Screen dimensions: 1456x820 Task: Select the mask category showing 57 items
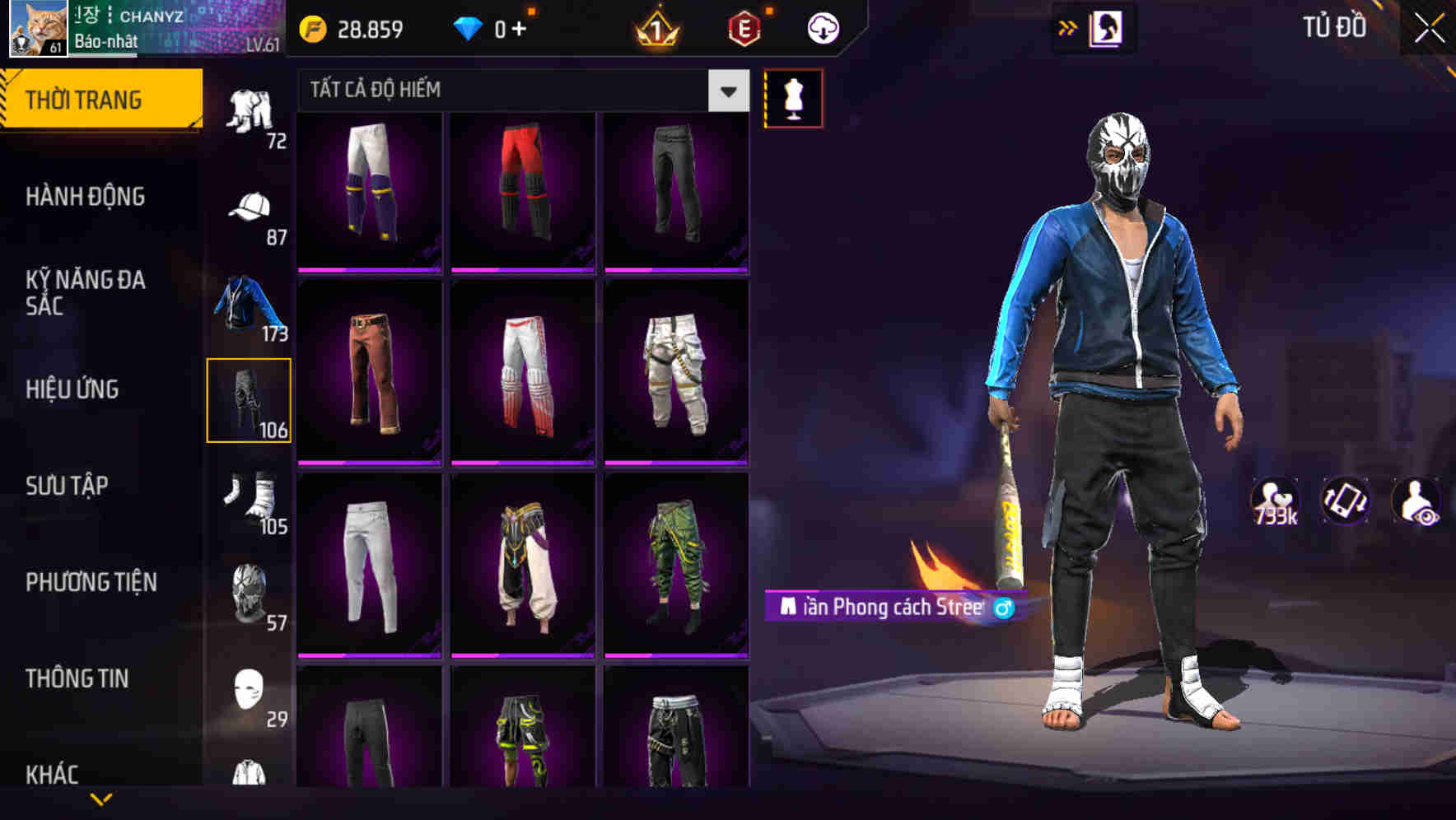[x=250, y=591]
